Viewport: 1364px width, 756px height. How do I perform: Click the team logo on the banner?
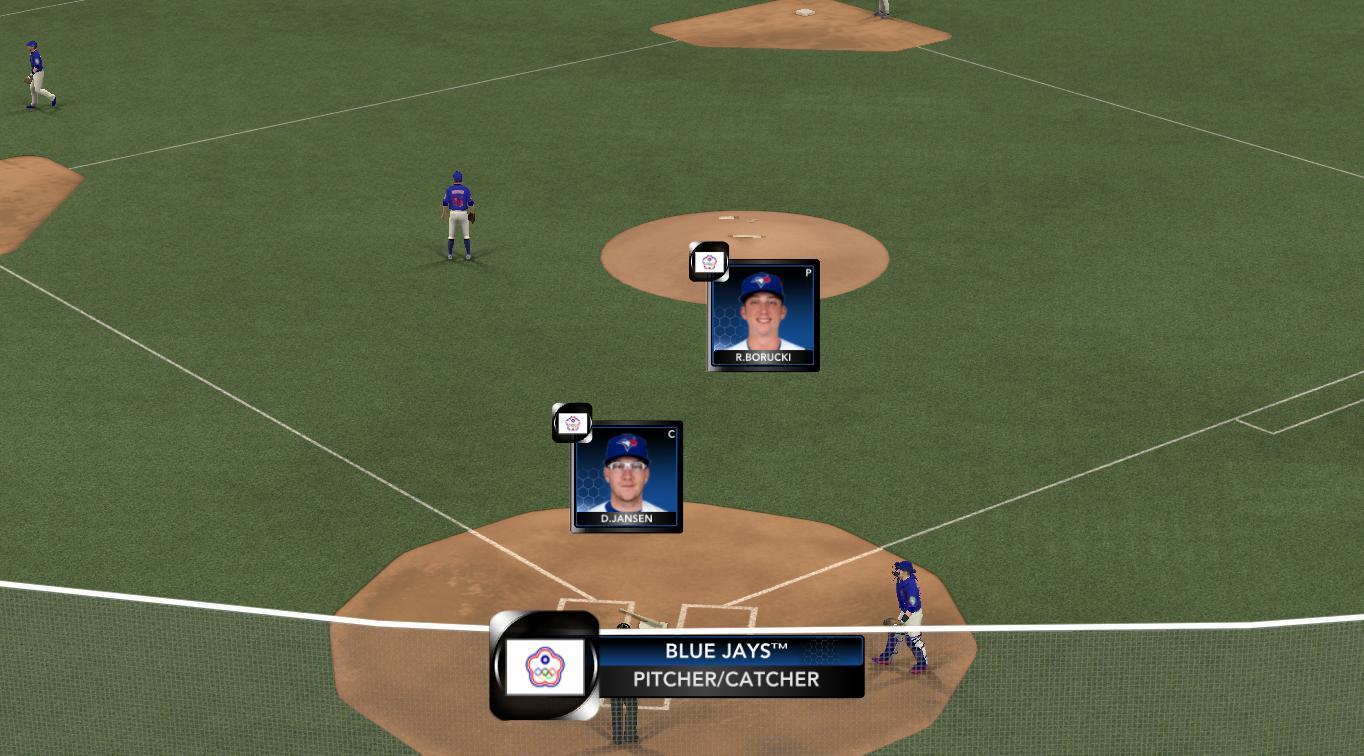point(544,667)
